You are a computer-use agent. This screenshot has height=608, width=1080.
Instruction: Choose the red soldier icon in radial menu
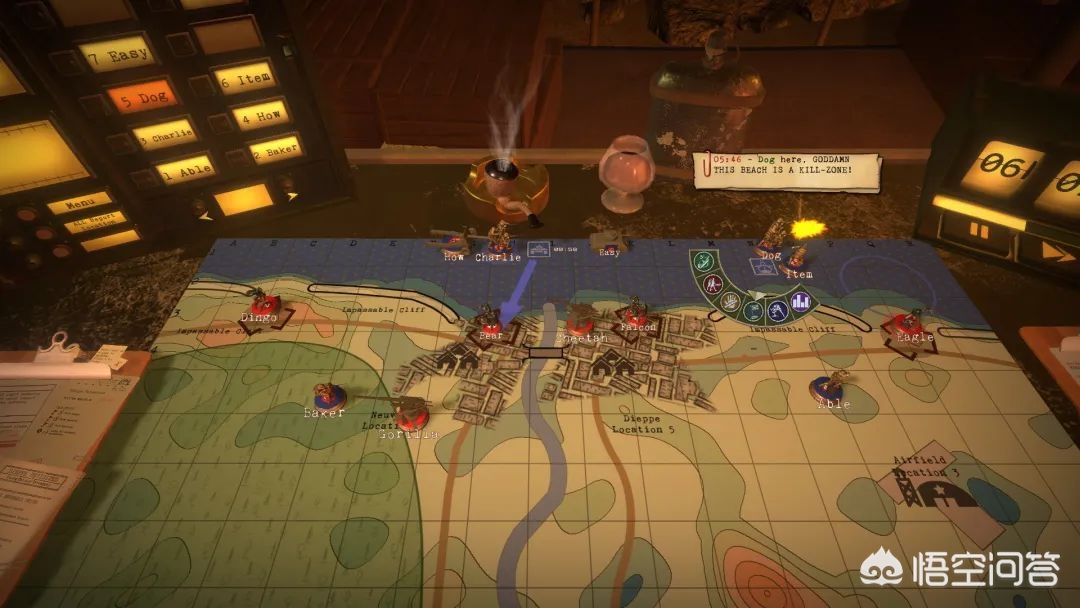click(715, 285)
